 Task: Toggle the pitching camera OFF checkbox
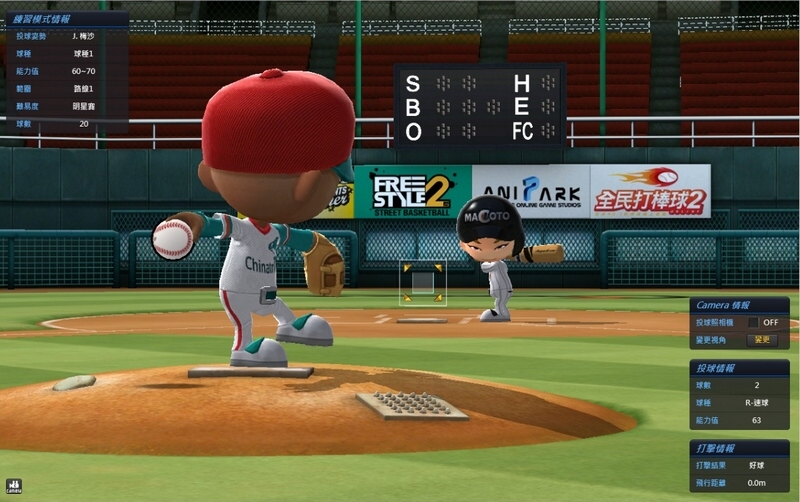click(753, 323)
